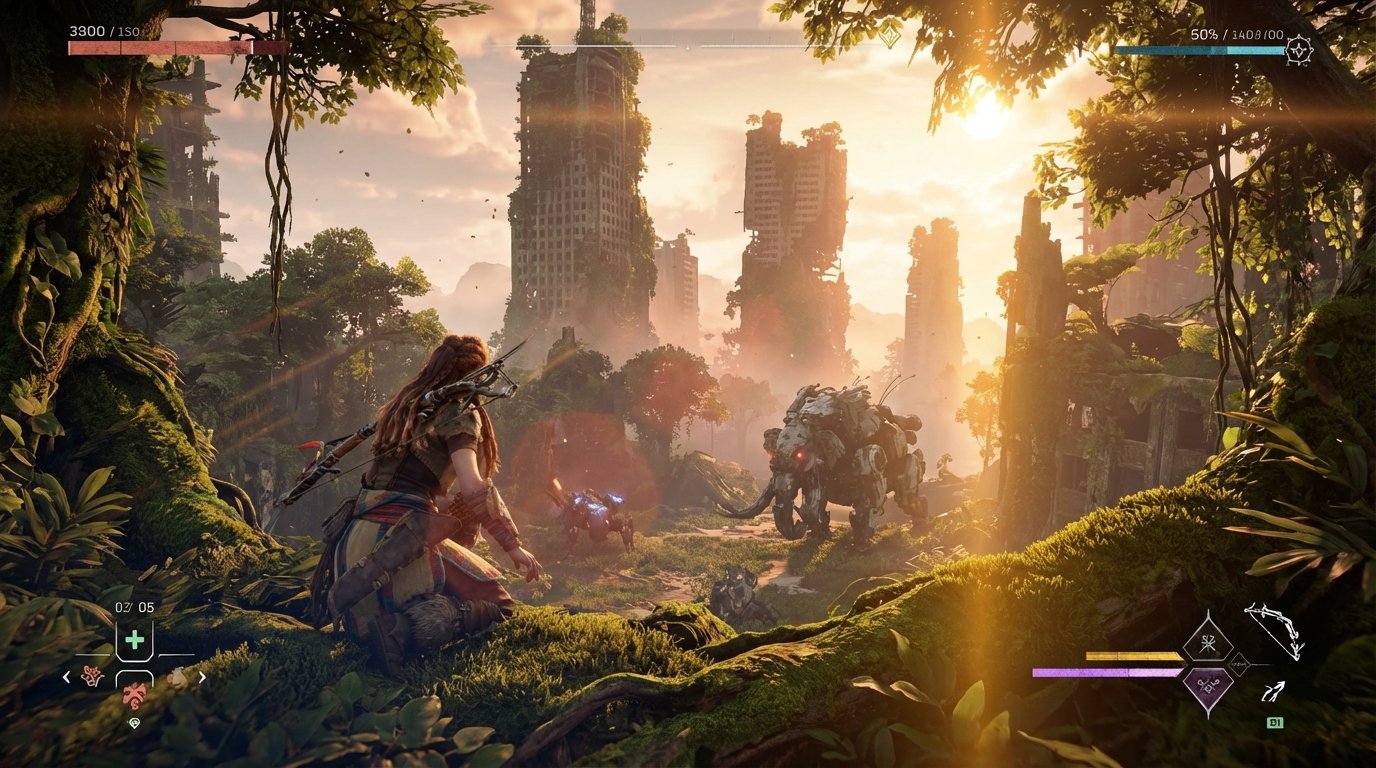Image resolution: width=1376 pixels, height=768 pixels.
Task: Click the potion counter showing 02/05
Action: coord(134,606)
